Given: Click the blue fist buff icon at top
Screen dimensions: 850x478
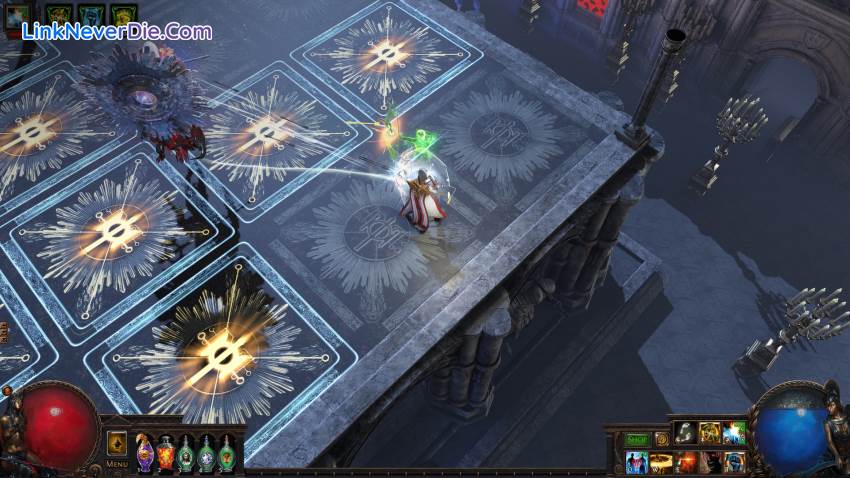Looking at the screenshot, I should point(92,14).
